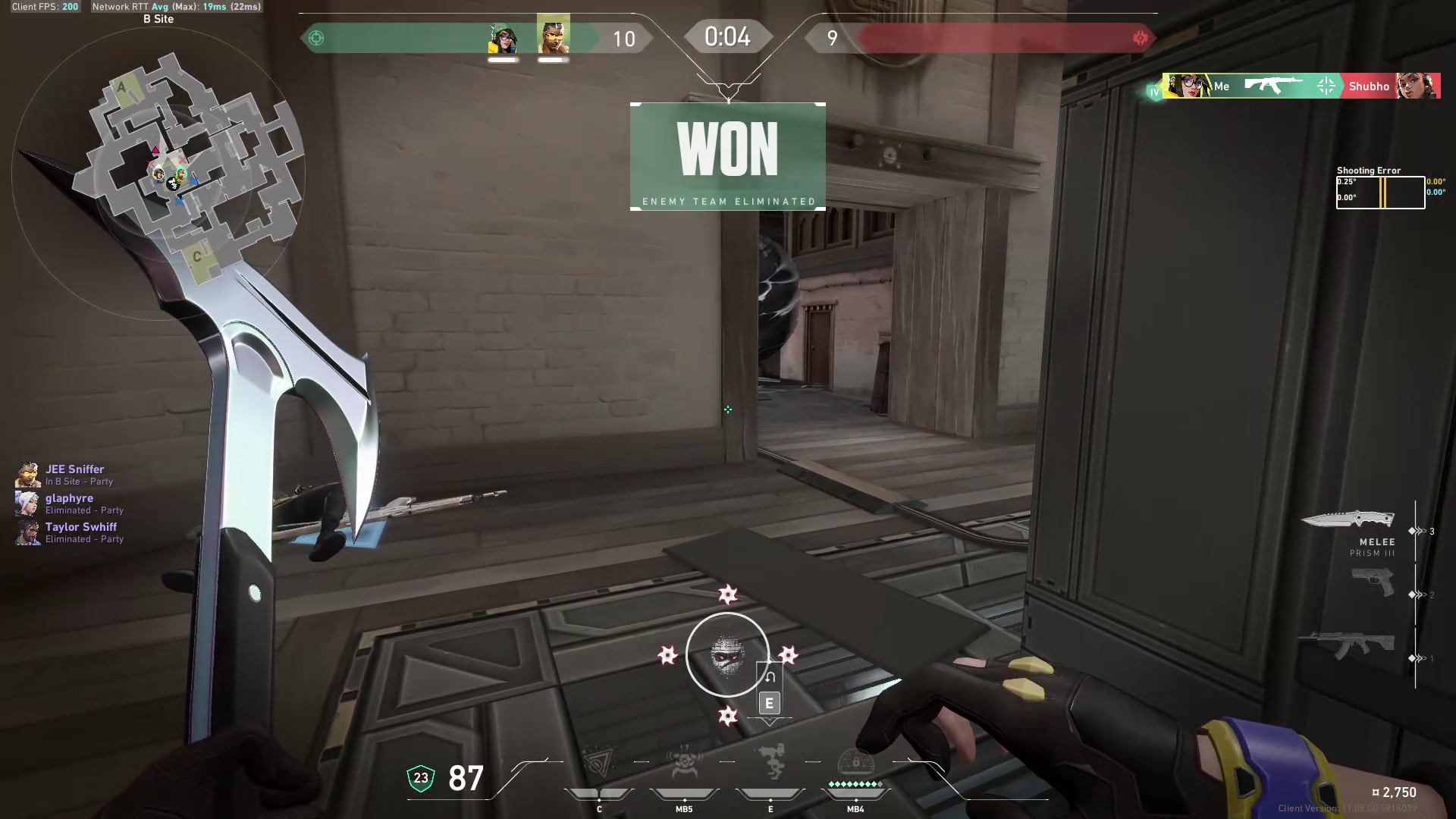Click the circular minimap
Image resolution: width=1456 pixels, height=819 pixels.
158,173
